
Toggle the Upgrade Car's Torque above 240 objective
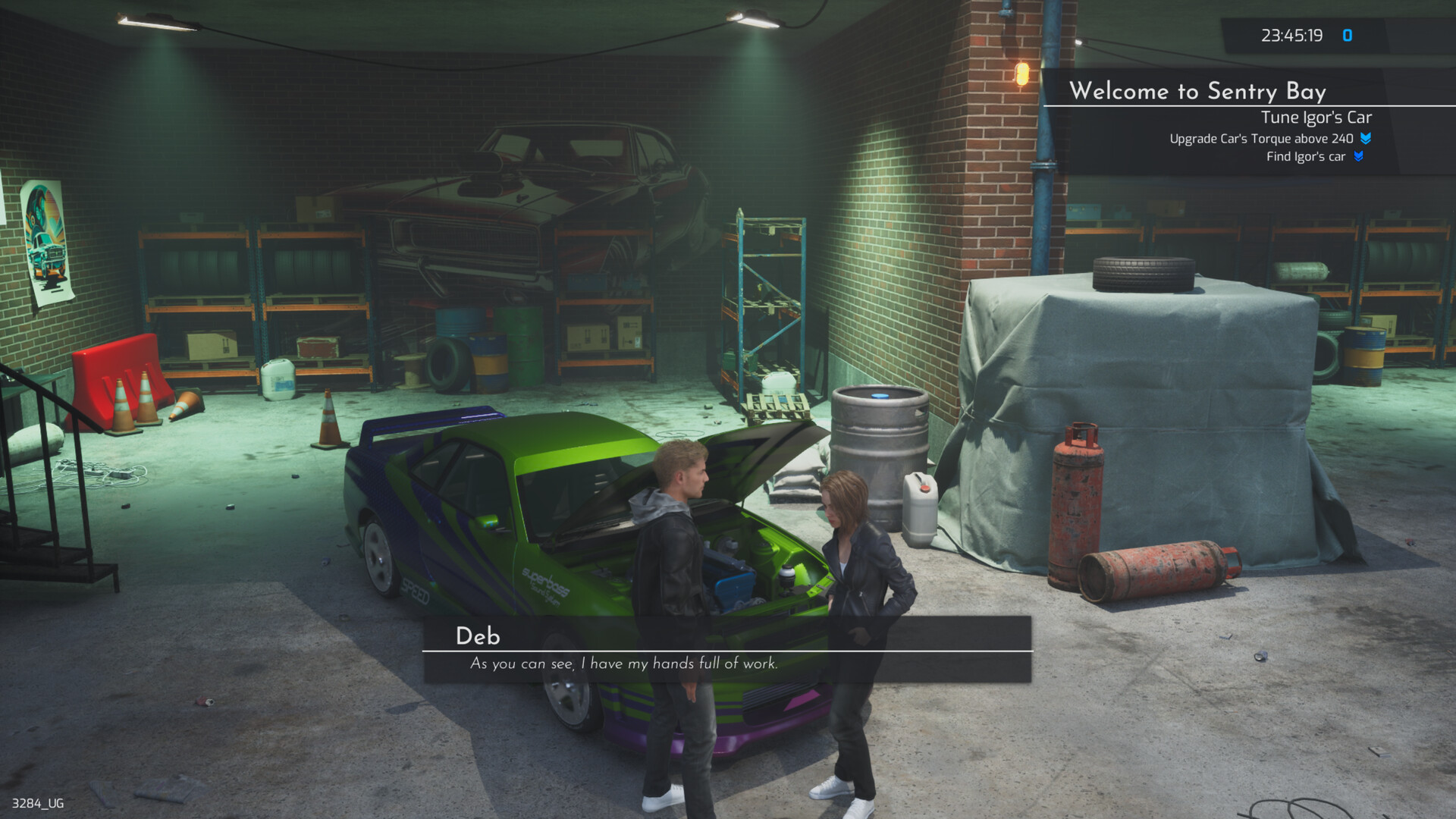(1261, 139)
